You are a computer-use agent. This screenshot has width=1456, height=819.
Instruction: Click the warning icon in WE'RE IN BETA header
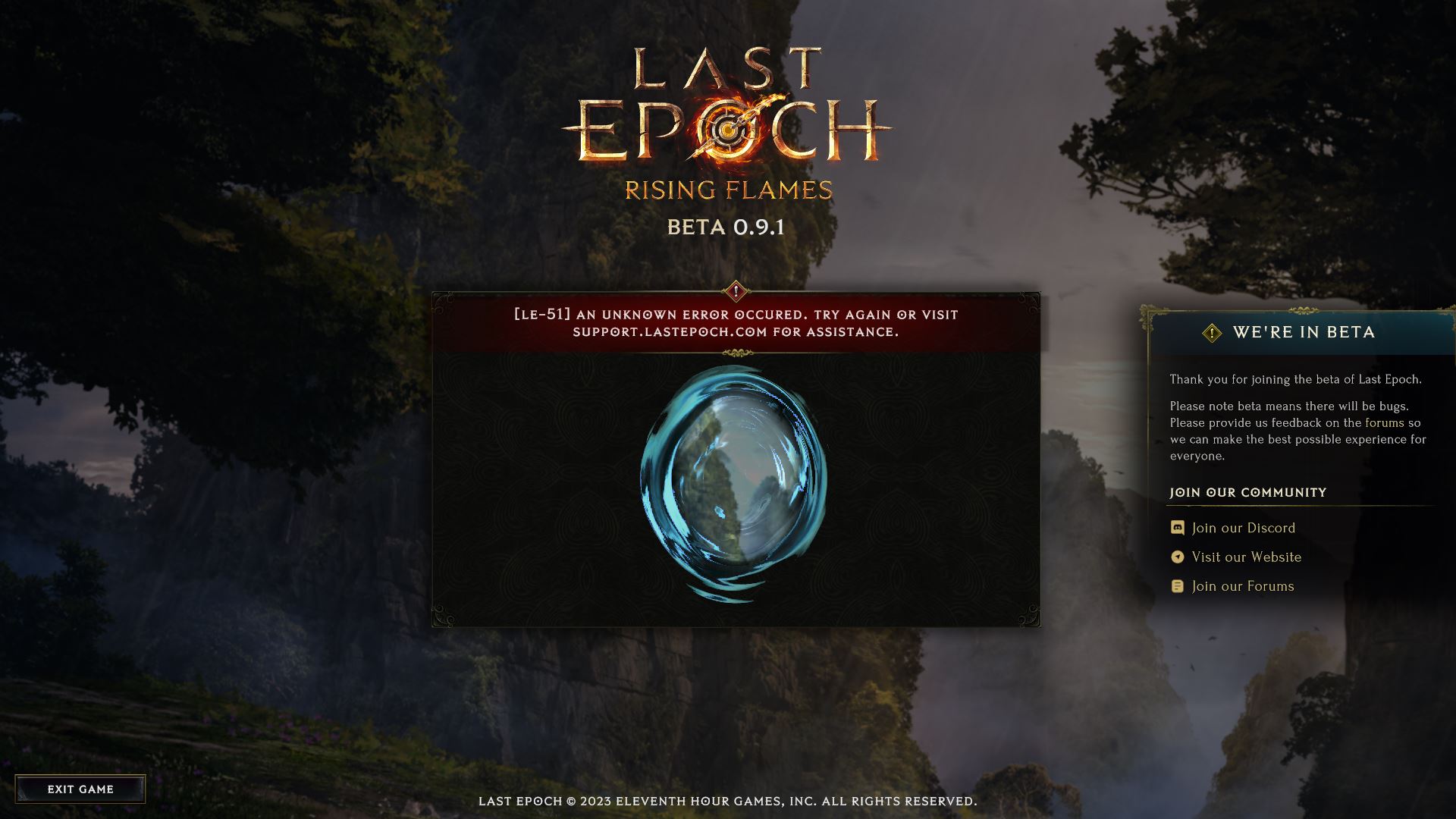click(1213, 332)
